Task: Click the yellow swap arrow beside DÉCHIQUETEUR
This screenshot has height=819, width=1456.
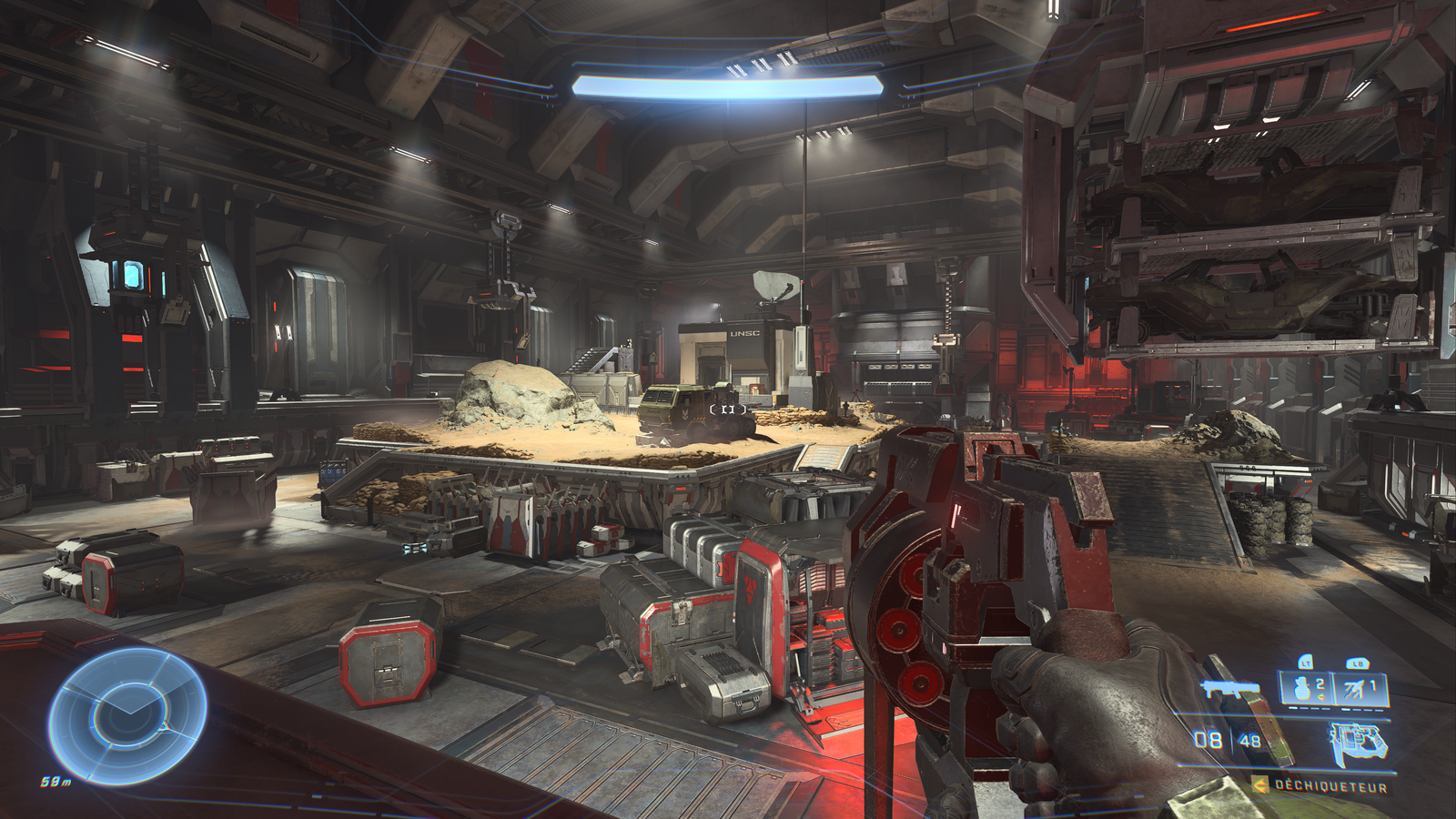Action: click(1259, 784)
